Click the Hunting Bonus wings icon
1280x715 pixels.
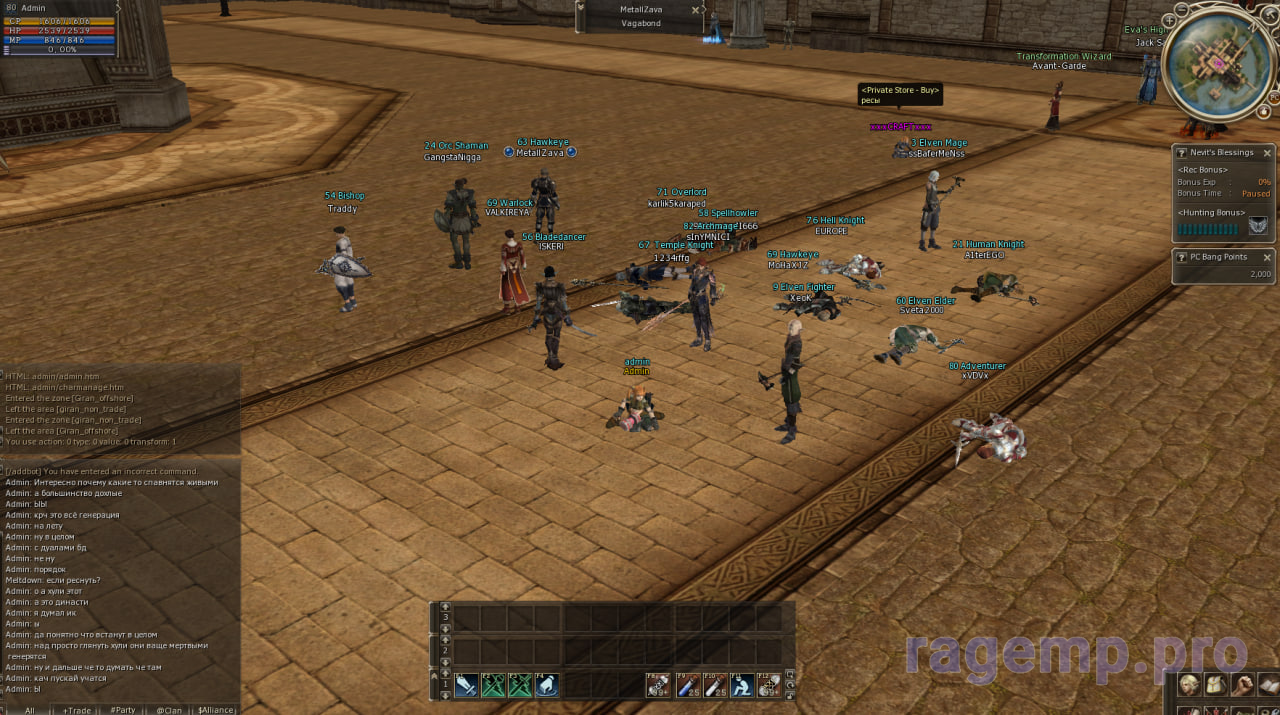tap(1258, 226)
